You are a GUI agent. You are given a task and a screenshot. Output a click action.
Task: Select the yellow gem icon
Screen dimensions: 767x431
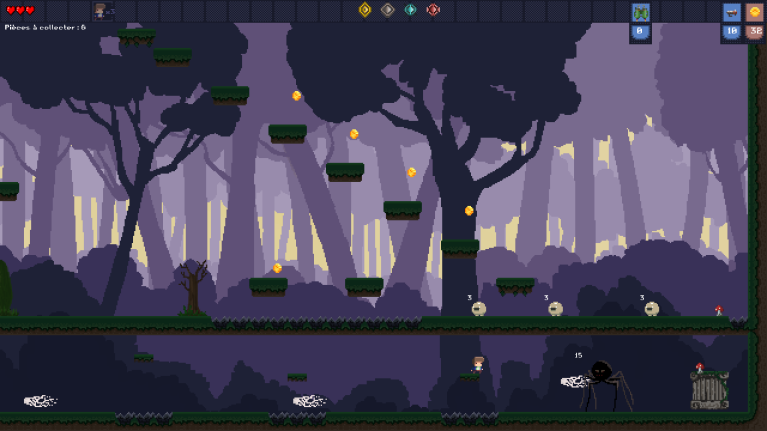365,10
